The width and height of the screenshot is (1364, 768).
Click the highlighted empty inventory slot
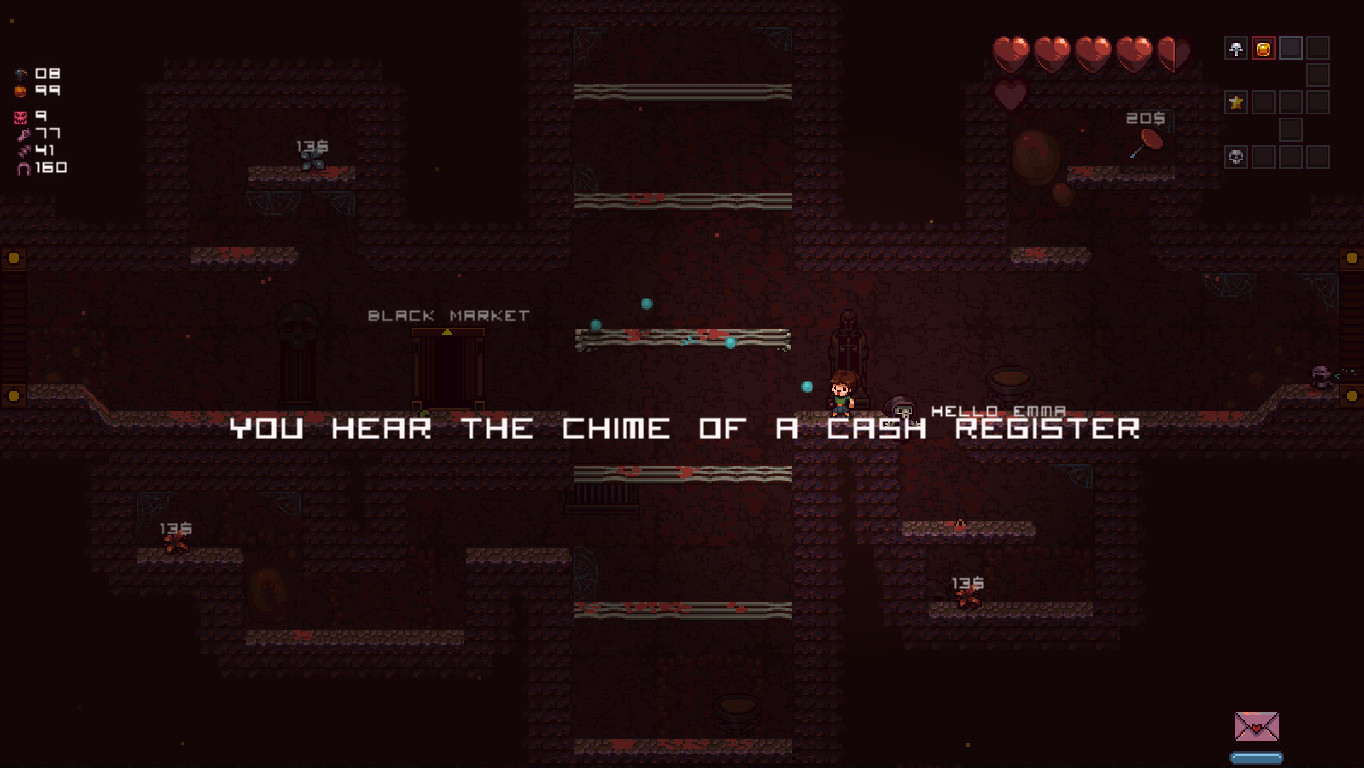pos(1291,48)
